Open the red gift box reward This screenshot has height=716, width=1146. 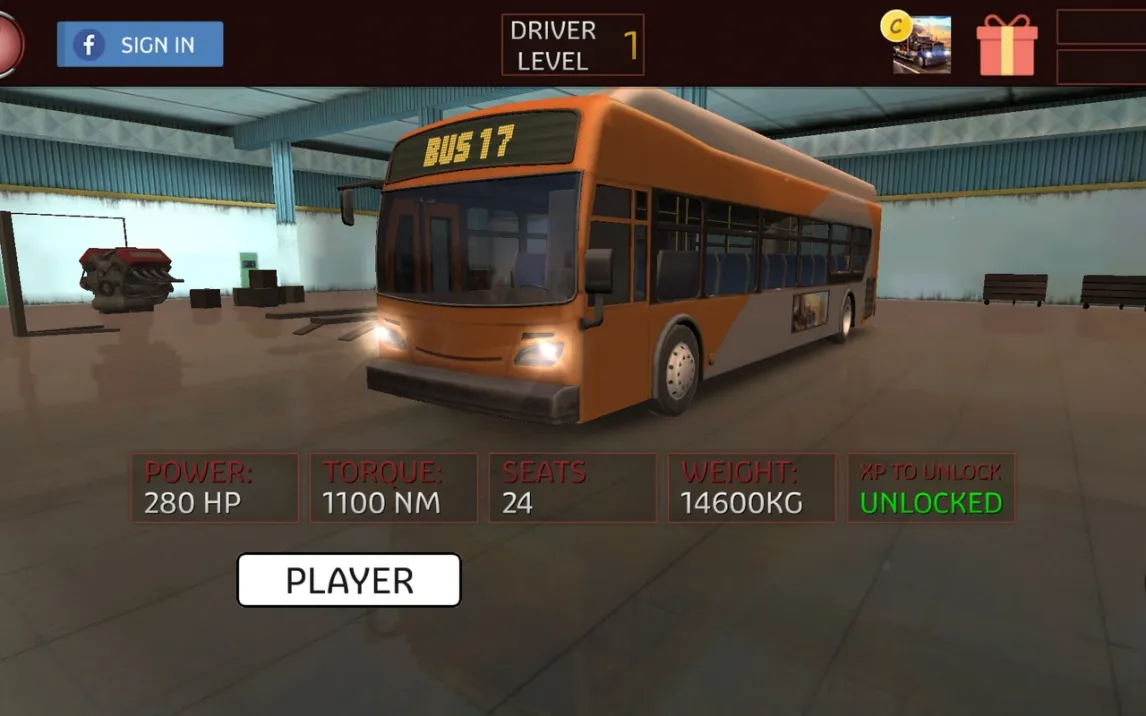click(x=1006, y=45)
